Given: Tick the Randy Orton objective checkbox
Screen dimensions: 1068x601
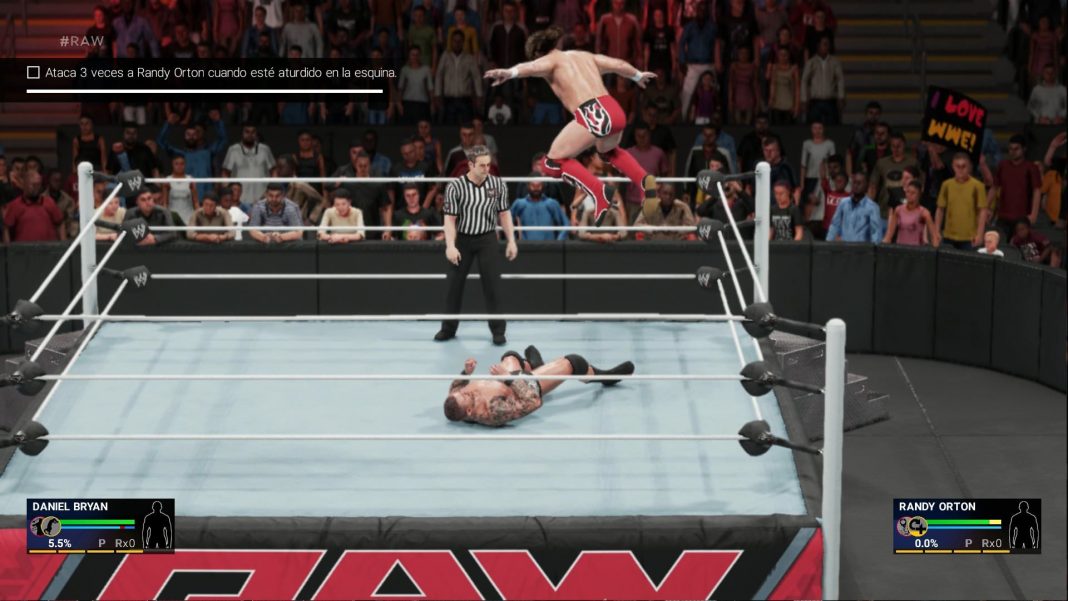Looking at the screenshot, I should pyautogui.click(x=33, y=72).
